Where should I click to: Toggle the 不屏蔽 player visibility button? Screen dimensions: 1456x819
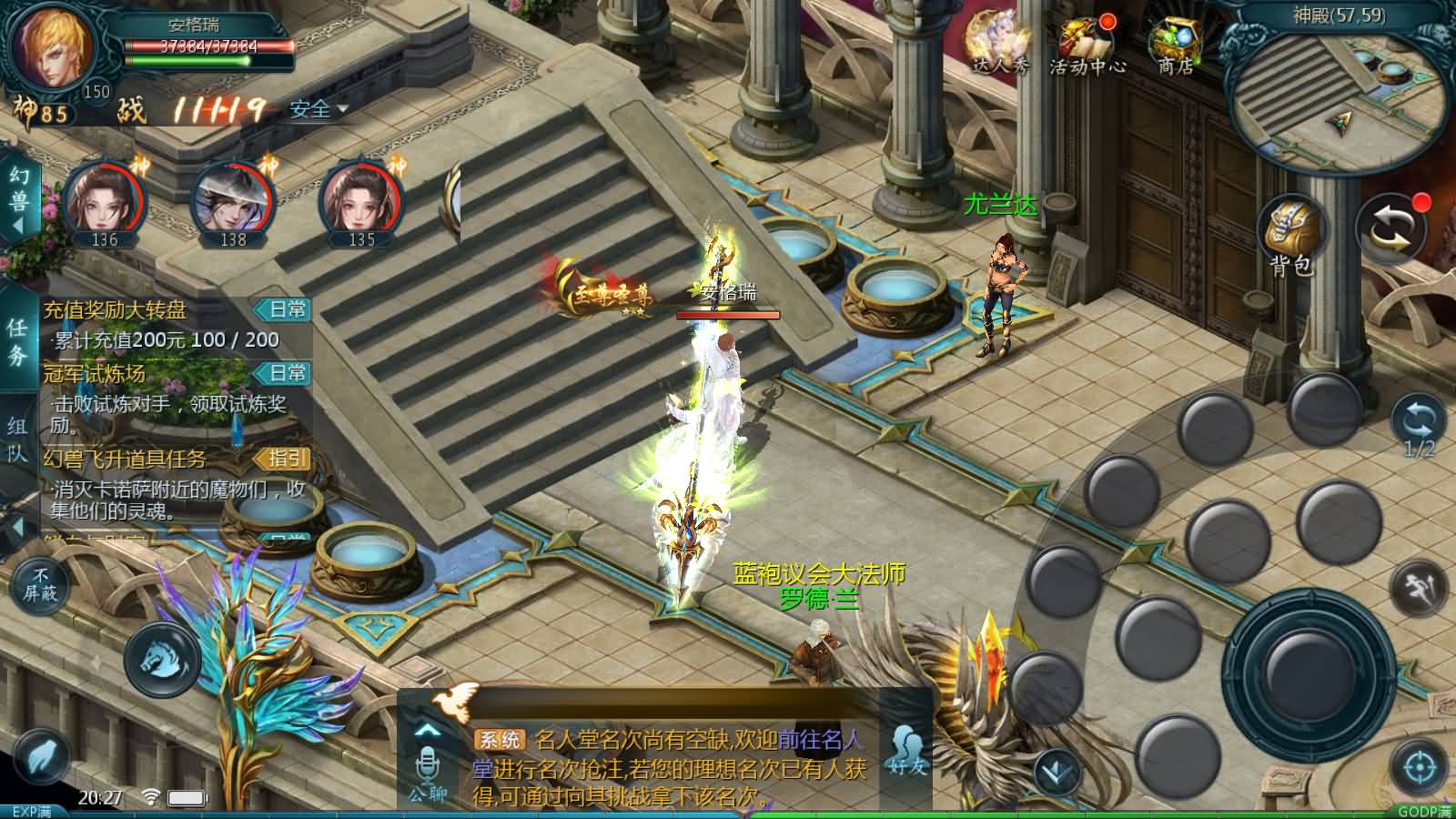[40, 585]
